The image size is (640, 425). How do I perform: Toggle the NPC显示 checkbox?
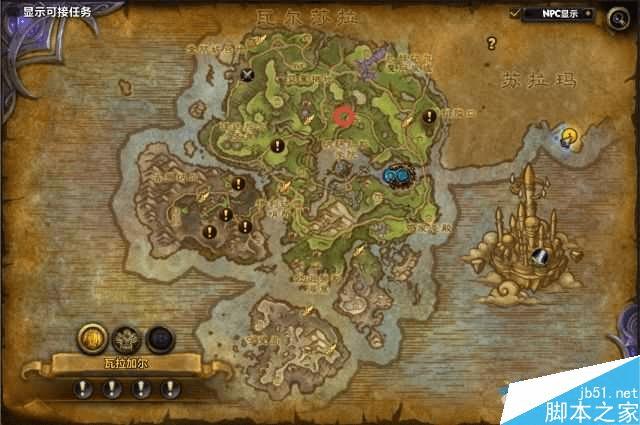515,13
